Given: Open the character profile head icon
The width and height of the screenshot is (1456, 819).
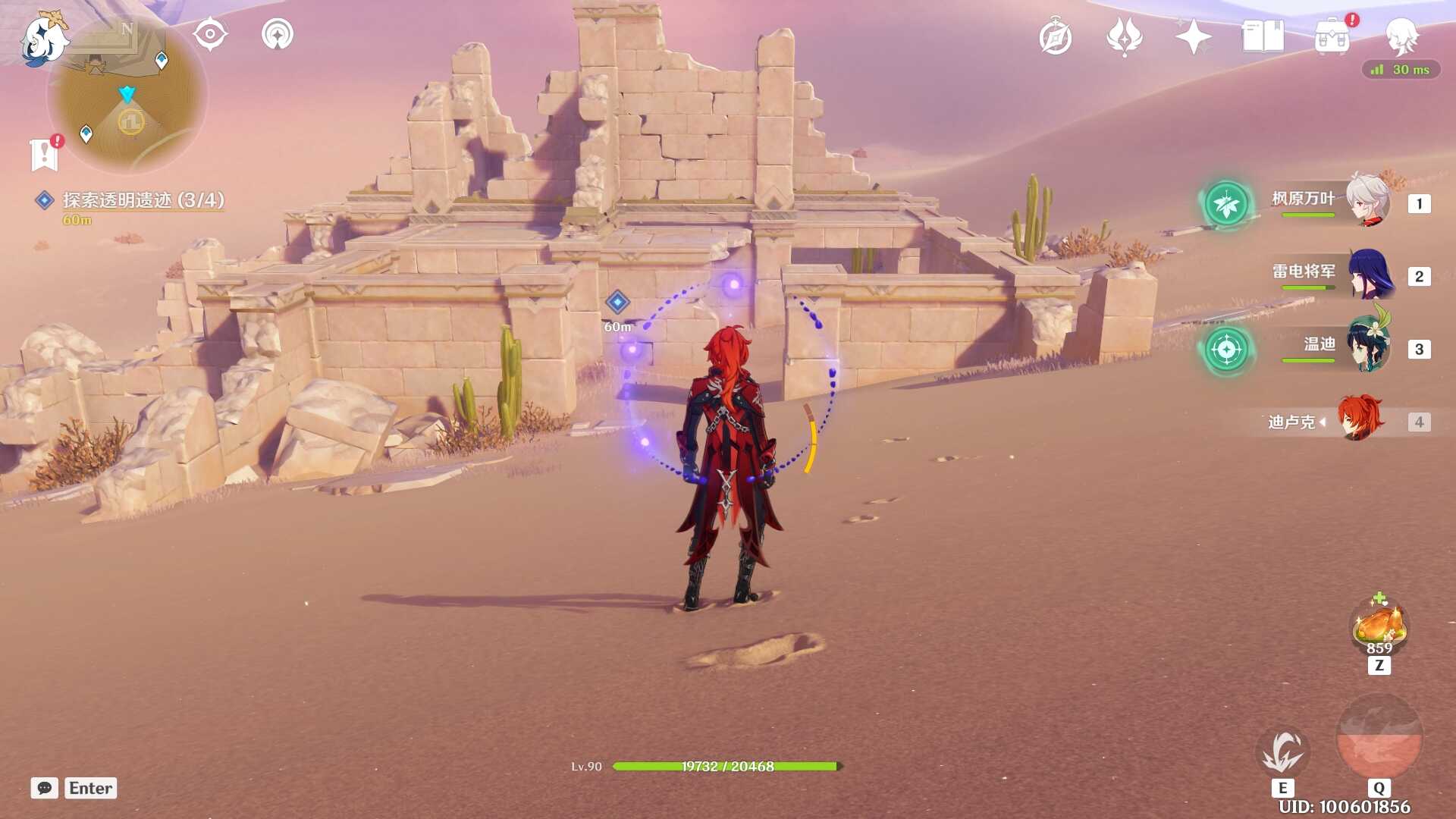Looking at the screenshot, I should click(x=1401, y=36).
